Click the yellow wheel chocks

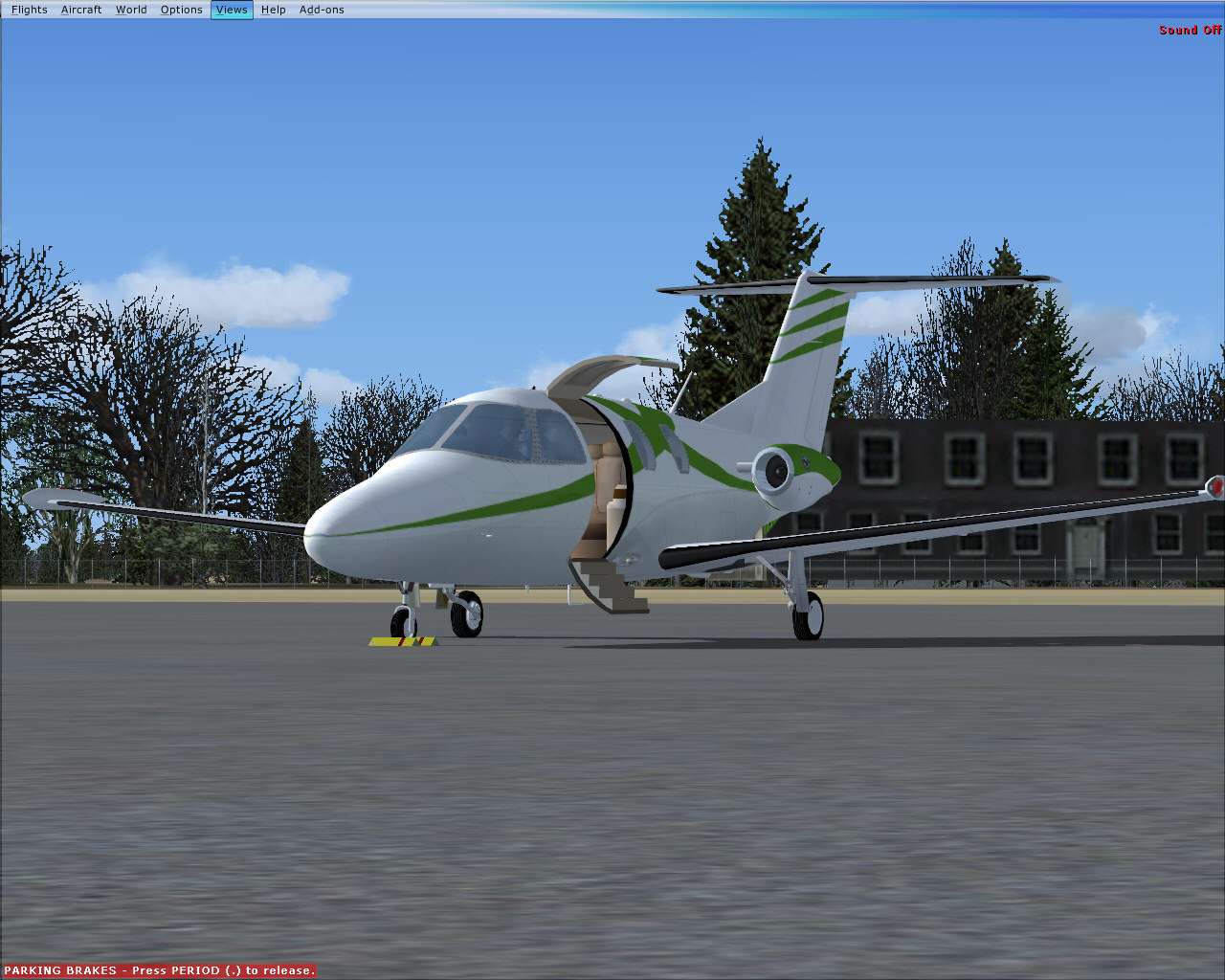(x=402, y=639)
